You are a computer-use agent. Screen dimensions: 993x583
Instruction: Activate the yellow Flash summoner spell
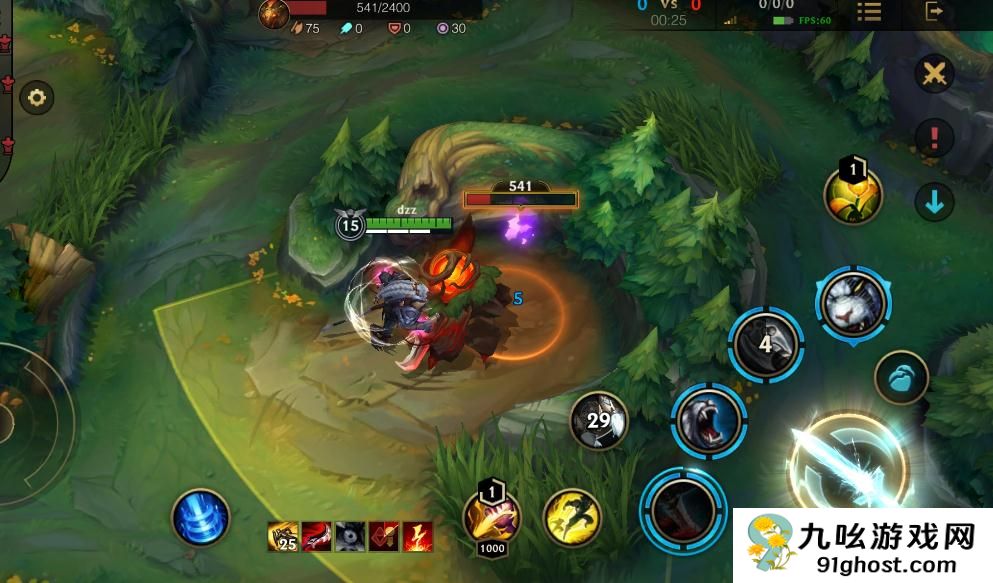[572, 516]
